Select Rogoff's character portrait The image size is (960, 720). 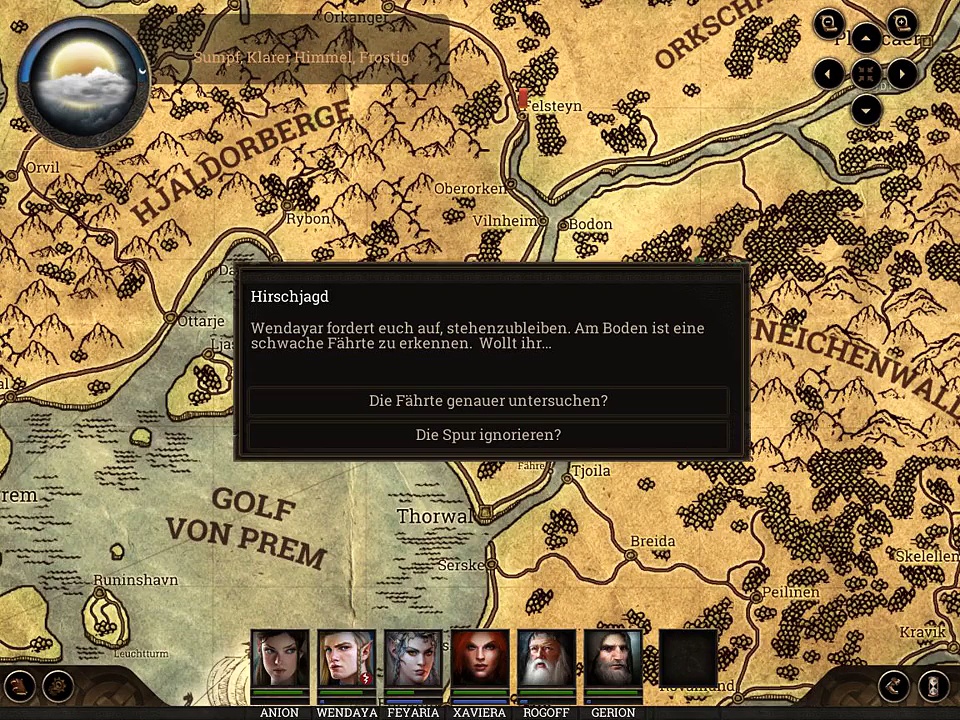[546, 658]
